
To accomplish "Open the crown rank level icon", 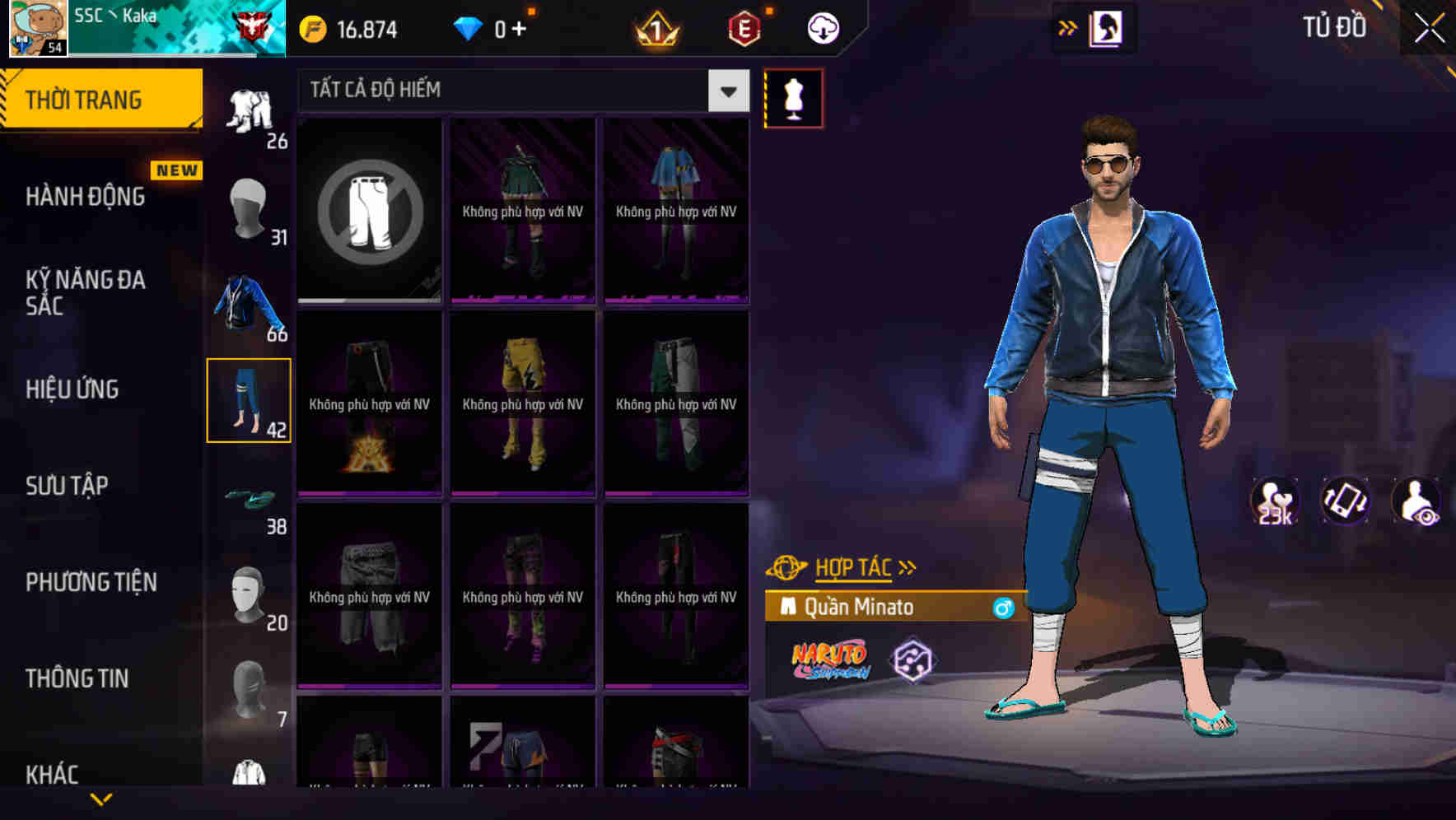I will 659,27.
